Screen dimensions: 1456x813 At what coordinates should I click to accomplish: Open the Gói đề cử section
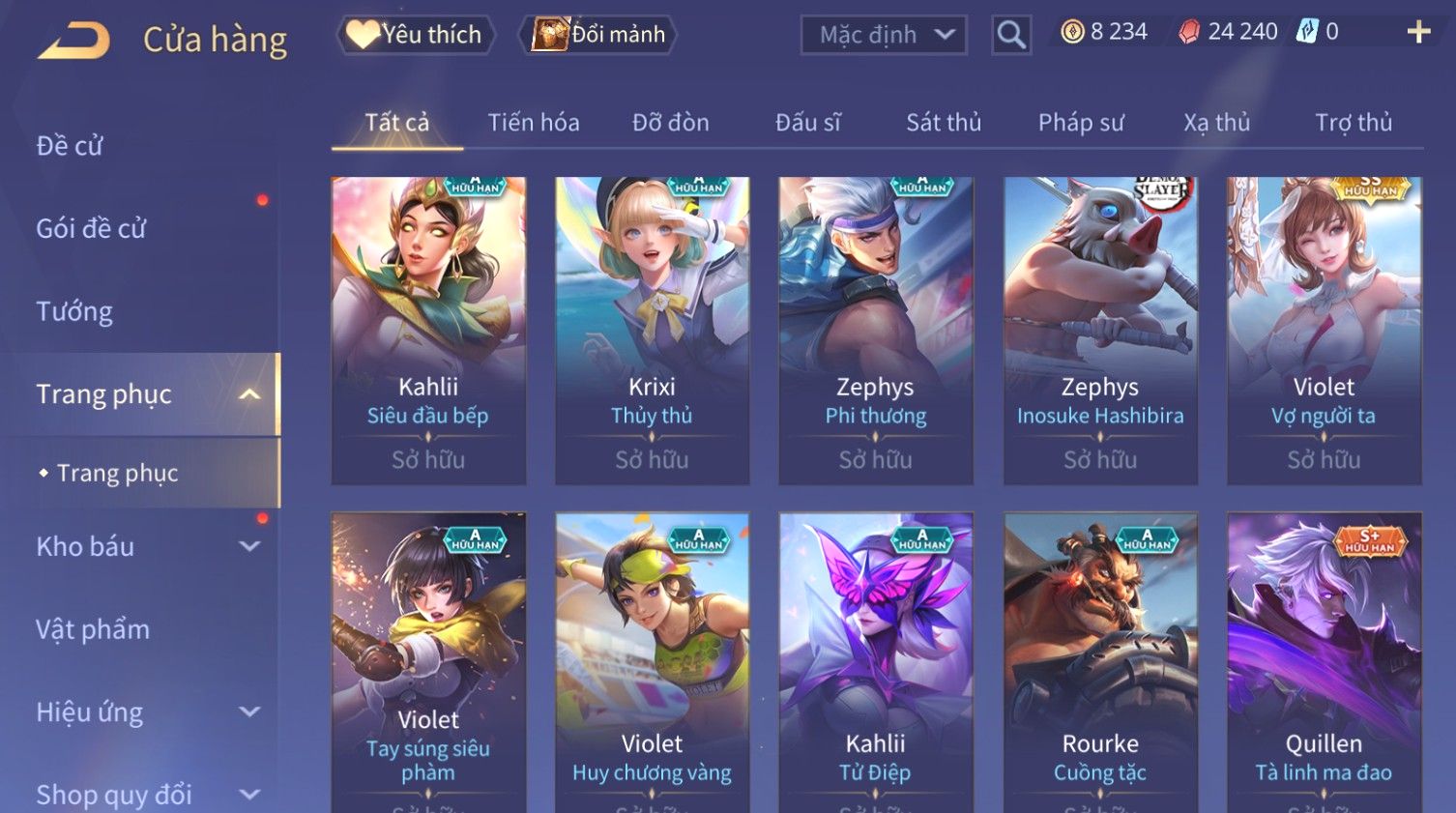pos(91,229)
